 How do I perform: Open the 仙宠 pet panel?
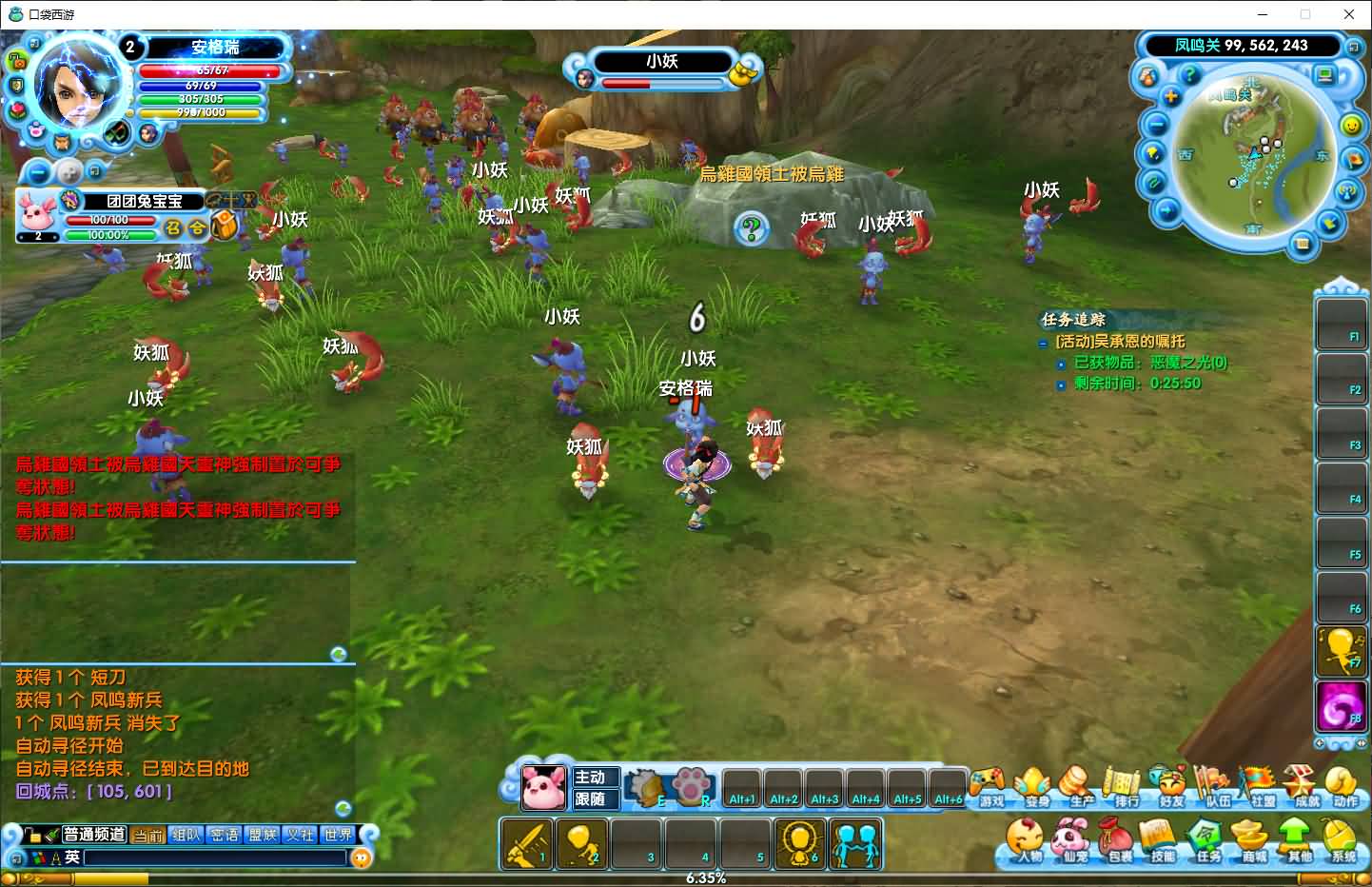click(1071, 840)
